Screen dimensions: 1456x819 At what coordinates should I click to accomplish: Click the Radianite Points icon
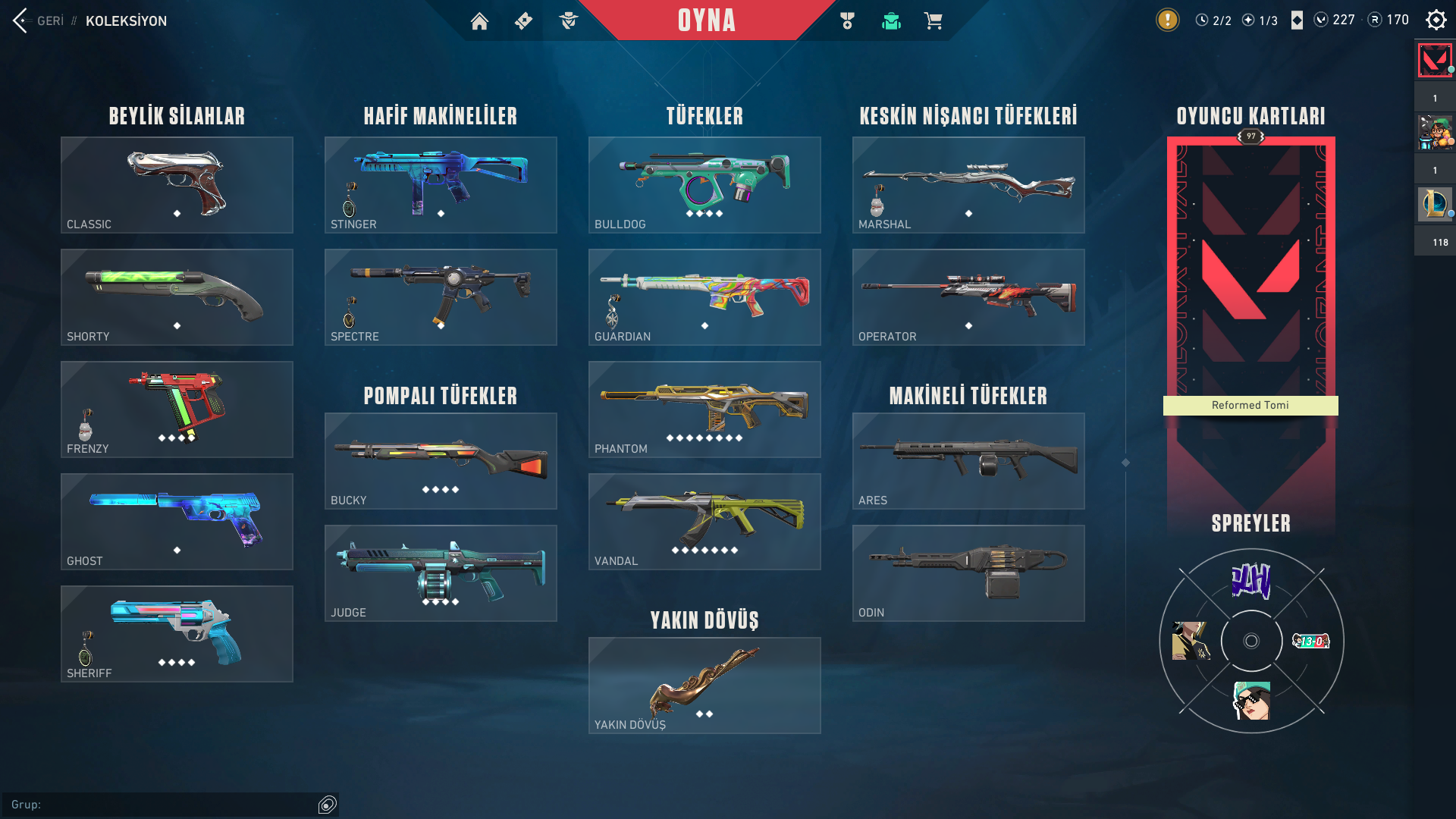click(x=1374, y=20)
